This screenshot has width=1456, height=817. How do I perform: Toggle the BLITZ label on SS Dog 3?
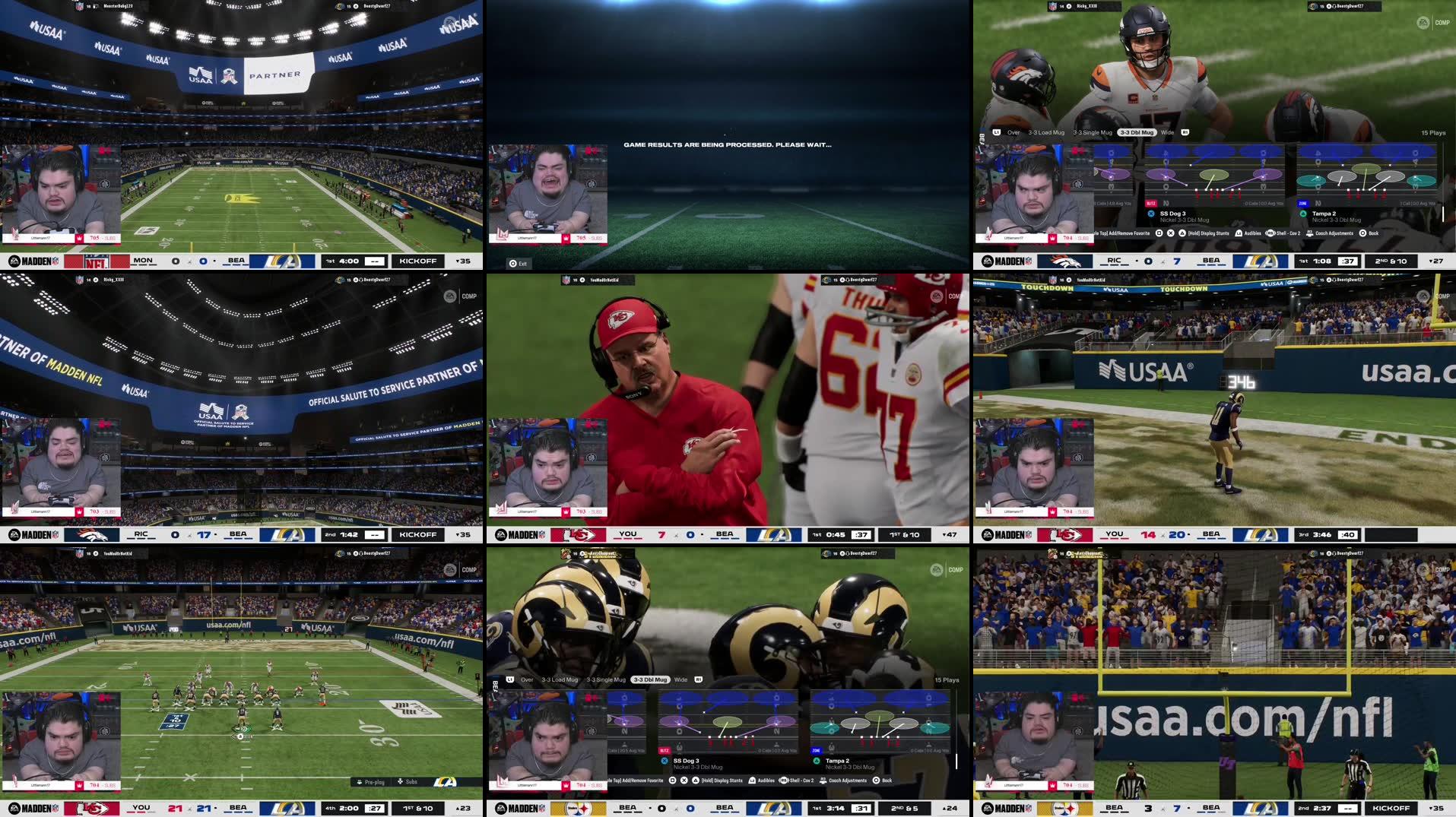(1153, 202)
